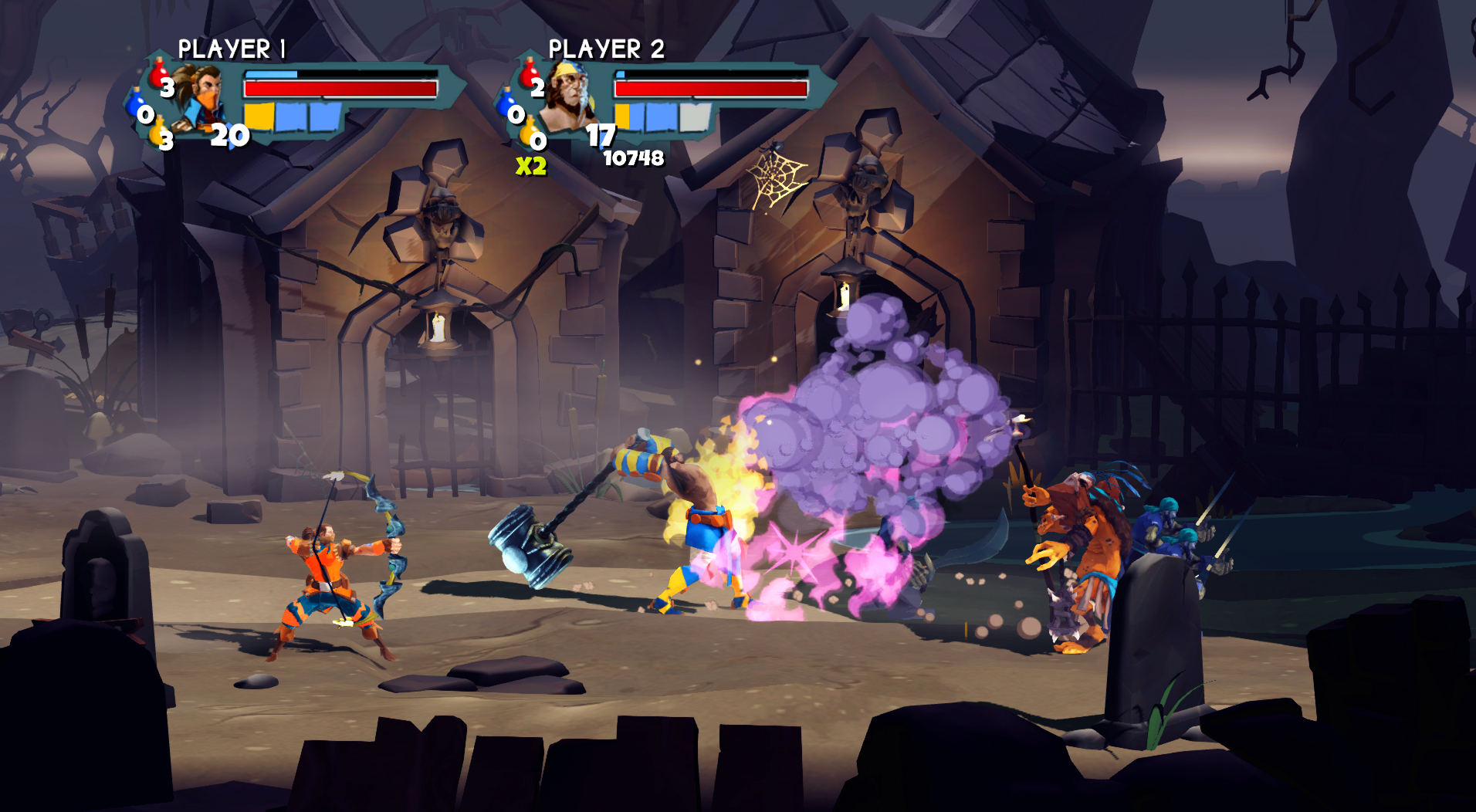Click Player 1's potion count showing 3
This screenshot has width=1476, height=812.
[167, 87]
